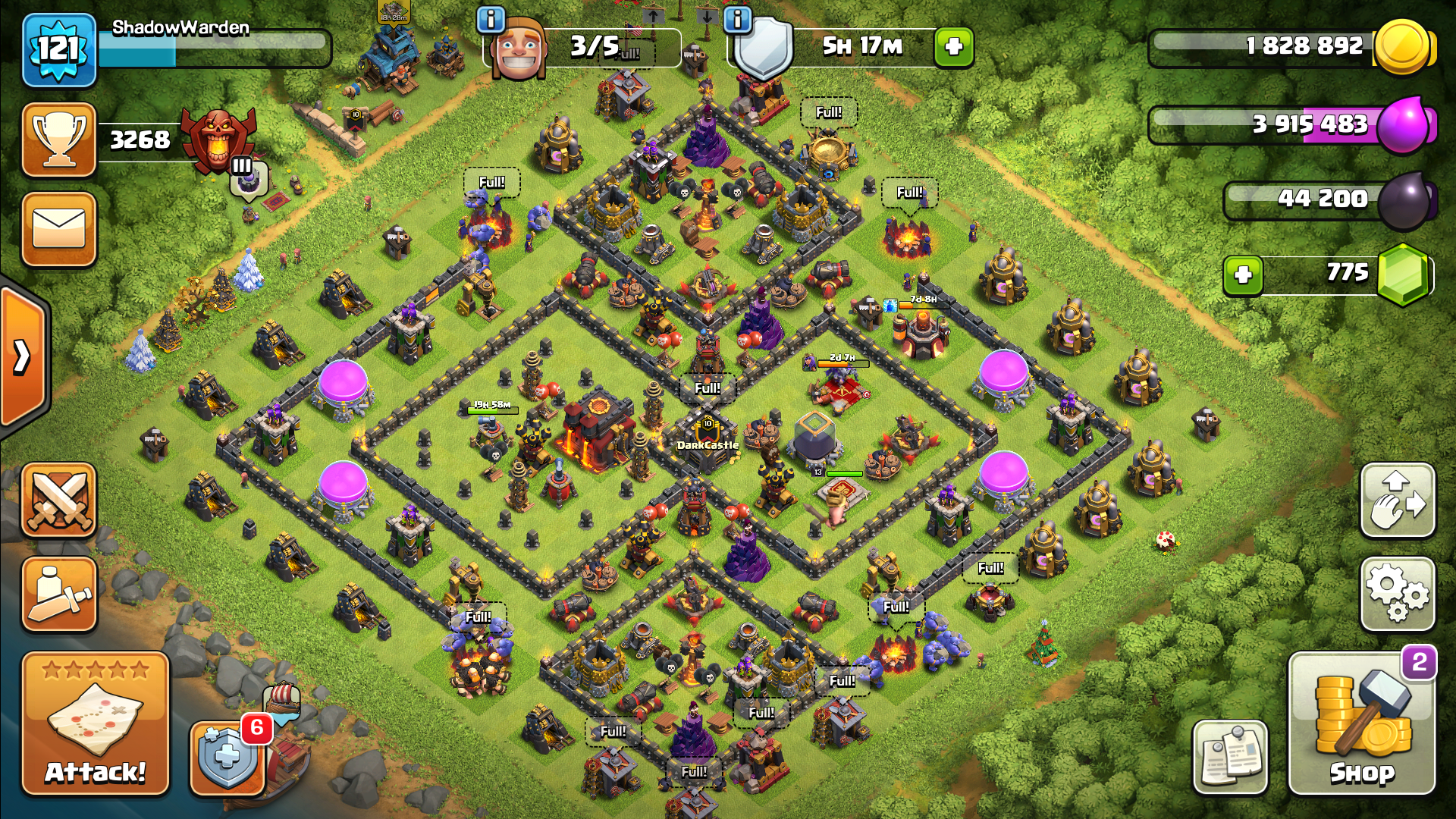Open the layout editor hand button

(1398, 500)
